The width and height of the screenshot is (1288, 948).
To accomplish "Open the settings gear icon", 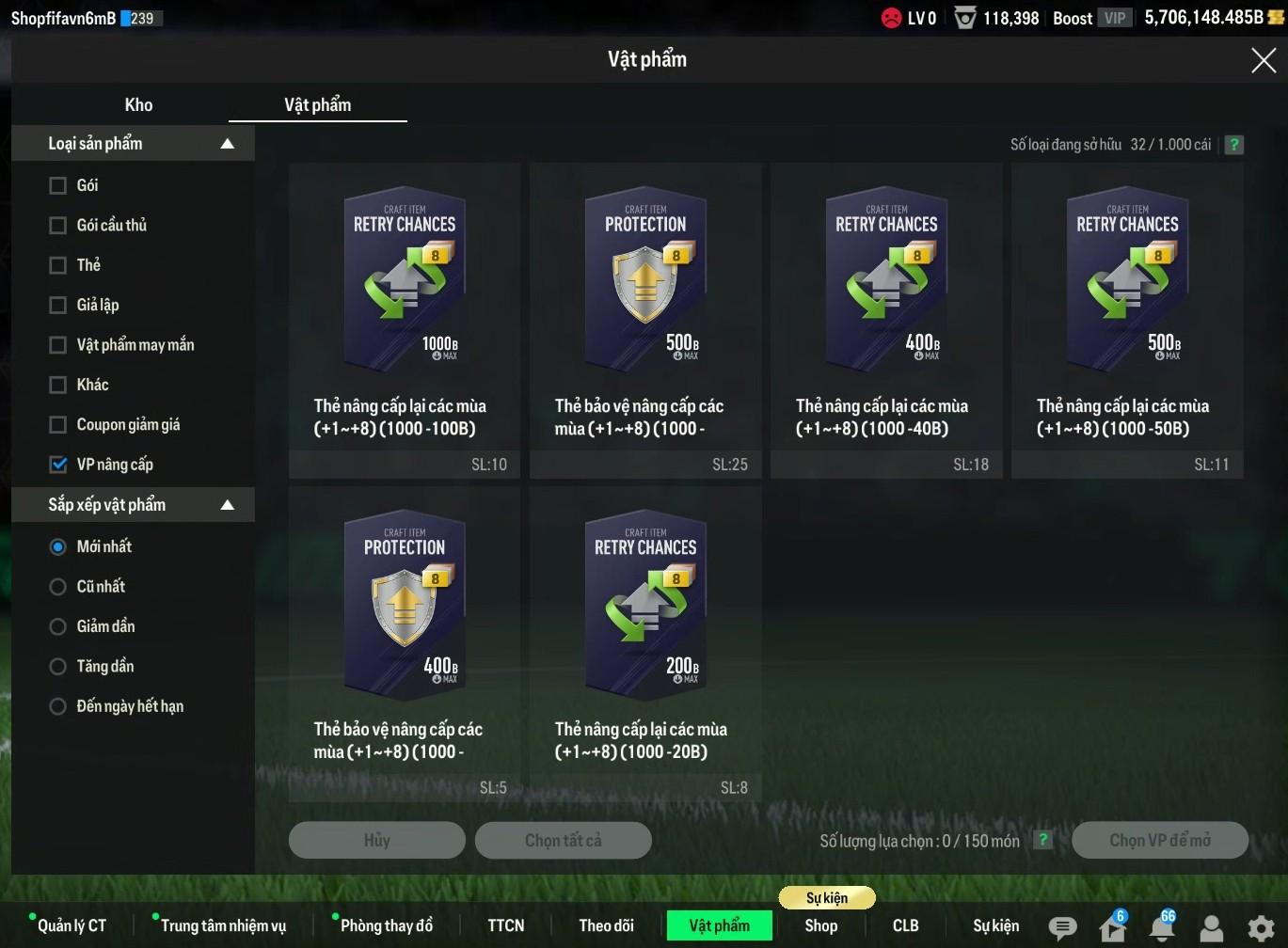I will (1261, 927).
